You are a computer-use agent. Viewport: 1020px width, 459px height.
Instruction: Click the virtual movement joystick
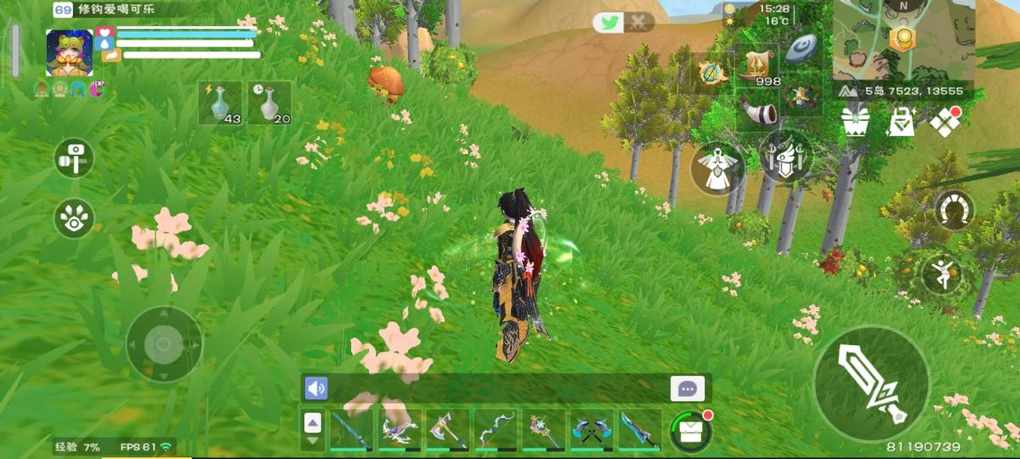pos(164,344)
